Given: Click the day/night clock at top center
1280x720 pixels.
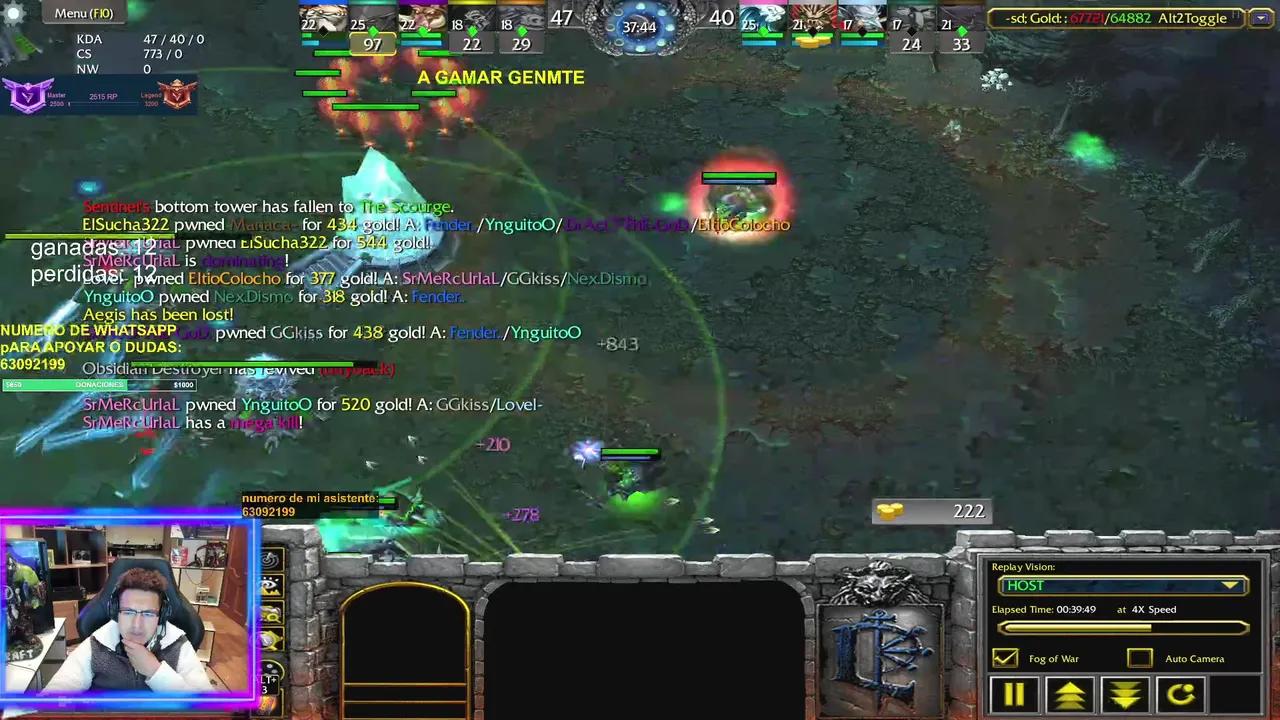Looking at the screenshot, I should tap(640, 27).
